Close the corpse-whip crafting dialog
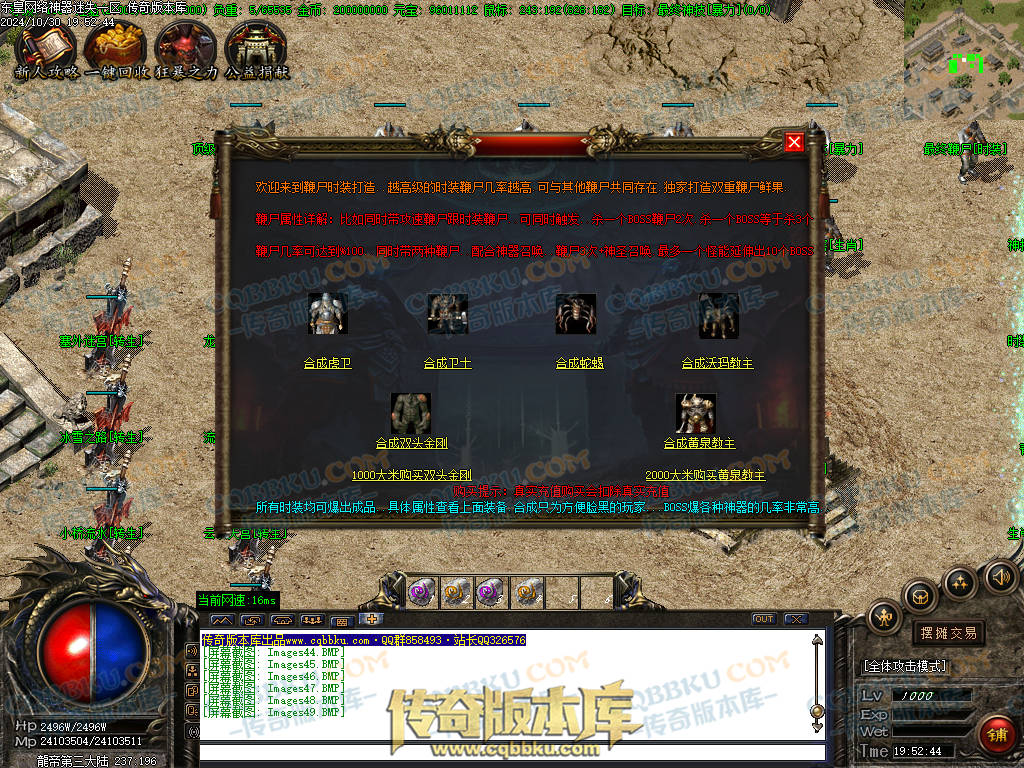The image size is (1024, 768). [x=794, y=142]
